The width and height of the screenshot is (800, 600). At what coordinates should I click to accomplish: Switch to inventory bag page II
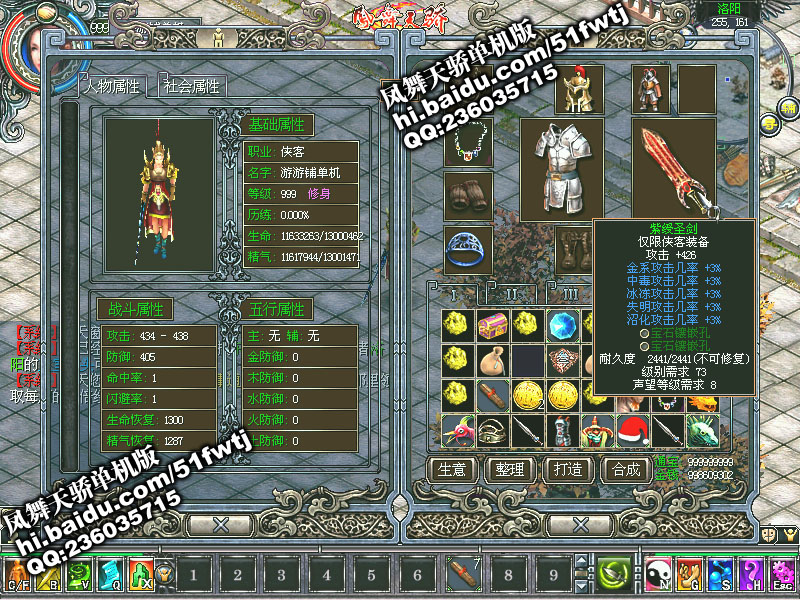click(512, 296)
